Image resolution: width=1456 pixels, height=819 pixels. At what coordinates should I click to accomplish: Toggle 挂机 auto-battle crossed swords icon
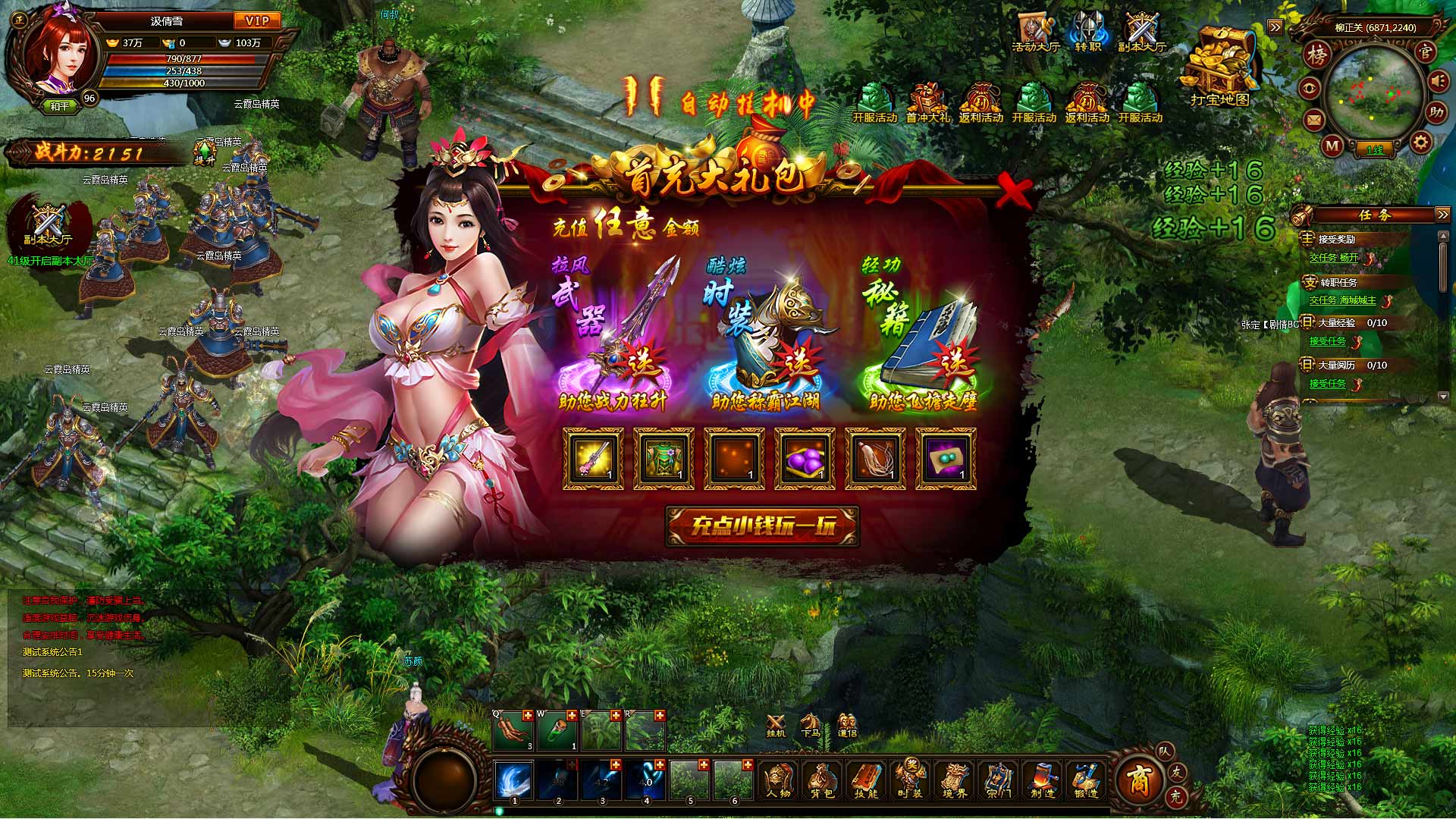[x=775, y=726]
